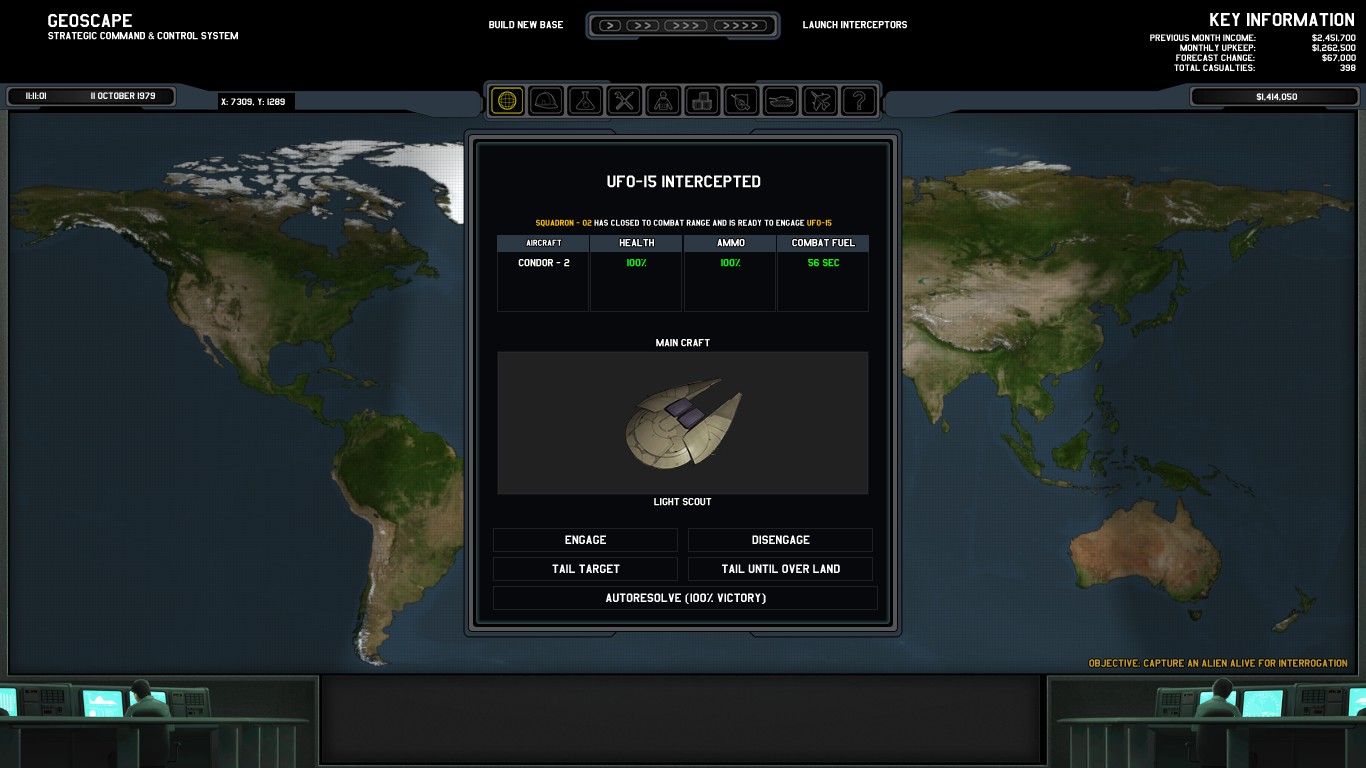Choose the Disengage option

point(780,540)
